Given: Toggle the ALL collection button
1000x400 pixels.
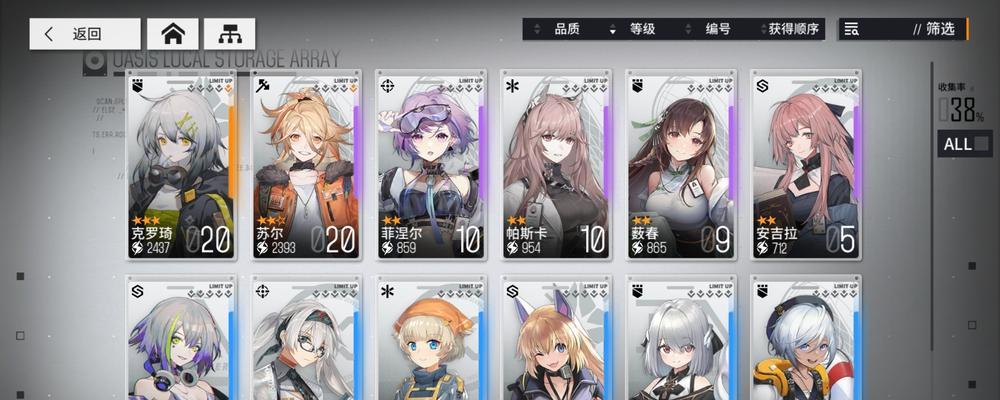Looking at the screenshot, I should 964,144.
